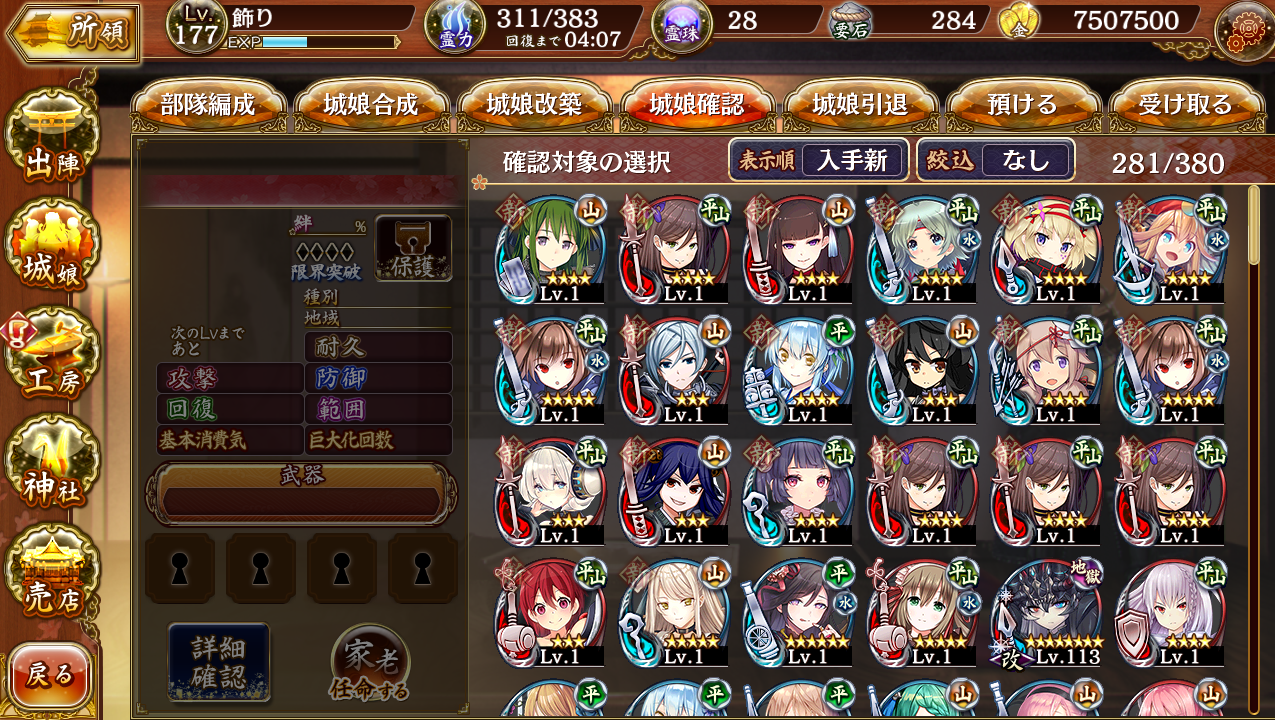Click the 戻る back button
The width and height of the screenshot is (1275, 720).
pyautogui.click(x=50, y=675)
